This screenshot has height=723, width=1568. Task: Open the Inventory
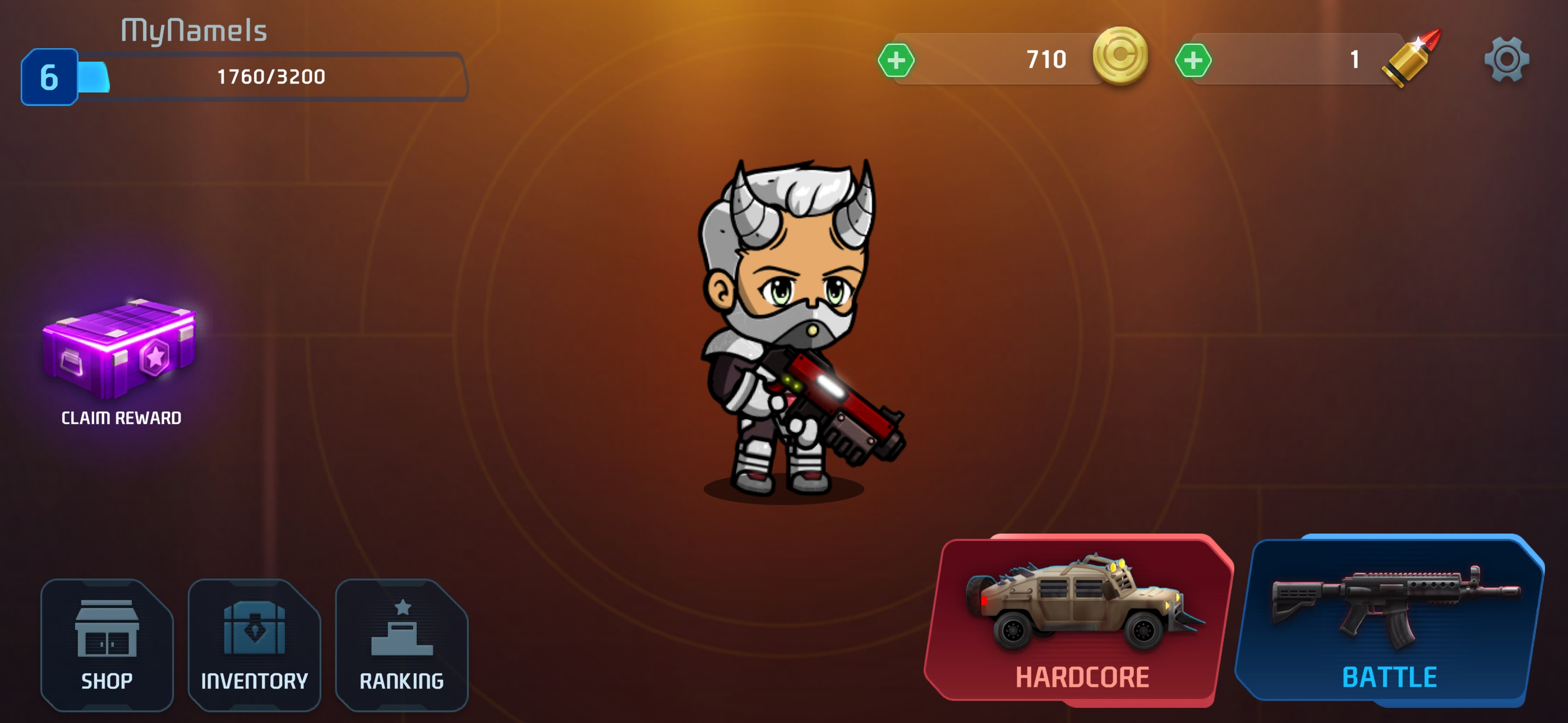point(255,645)
